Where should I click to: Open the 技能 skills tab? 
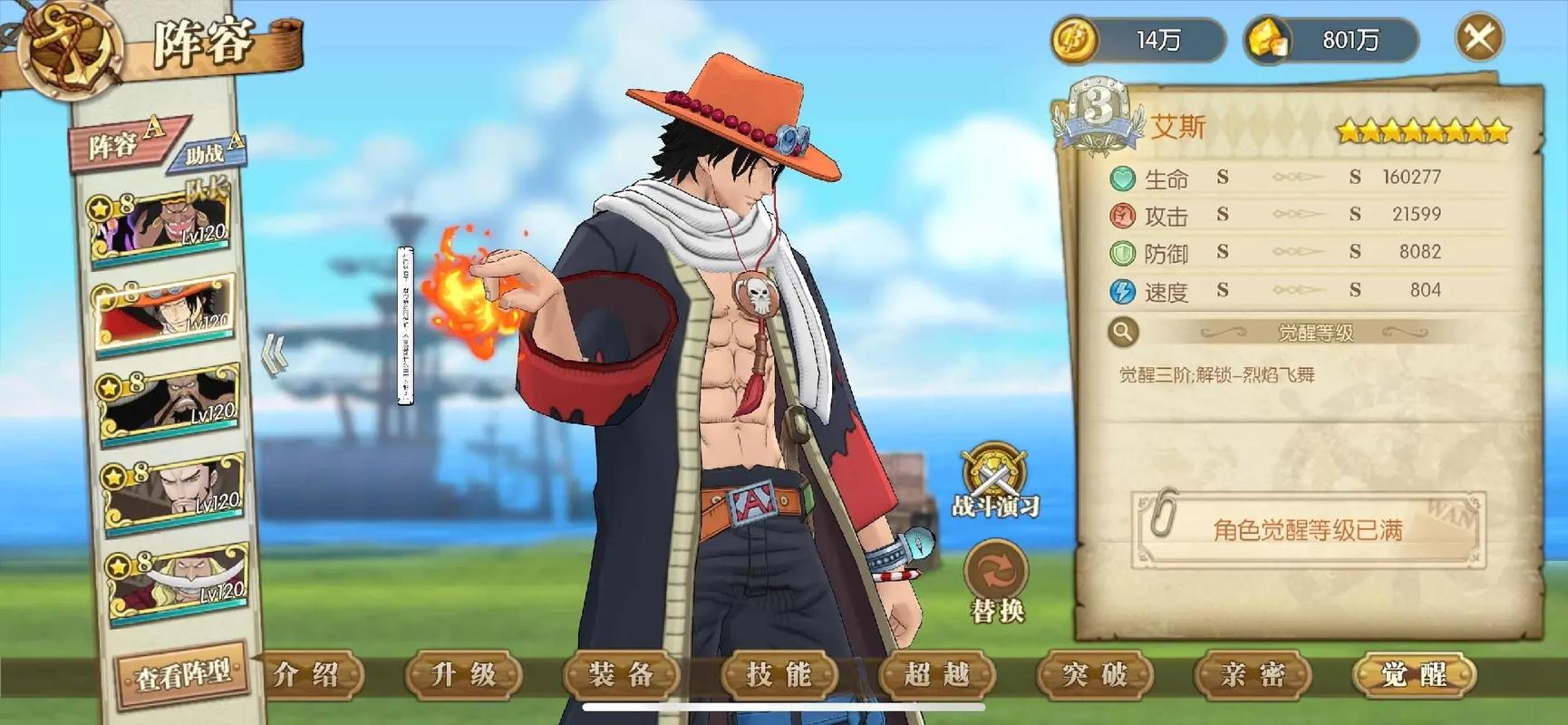pyautogui.click(x=779, y=675)
